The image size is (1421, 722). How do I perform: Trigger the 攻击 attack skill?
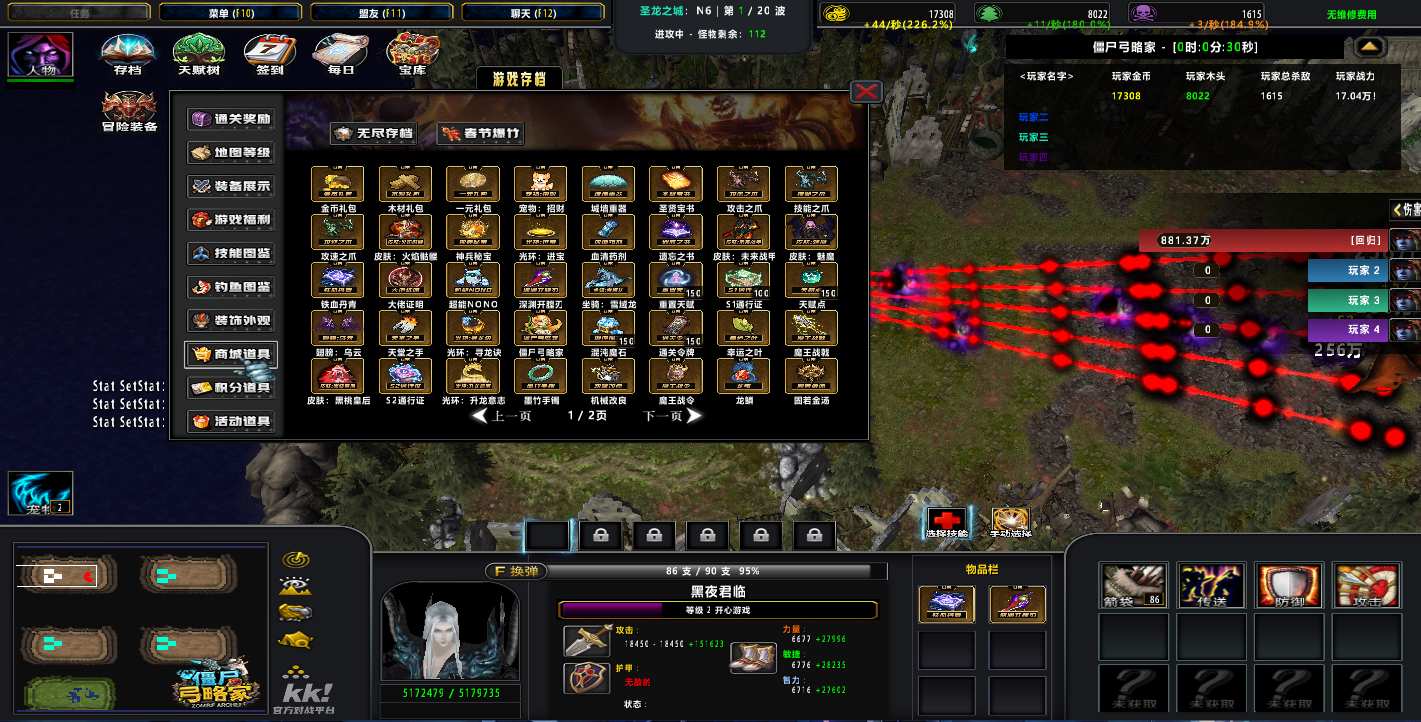coord(1366,585)
